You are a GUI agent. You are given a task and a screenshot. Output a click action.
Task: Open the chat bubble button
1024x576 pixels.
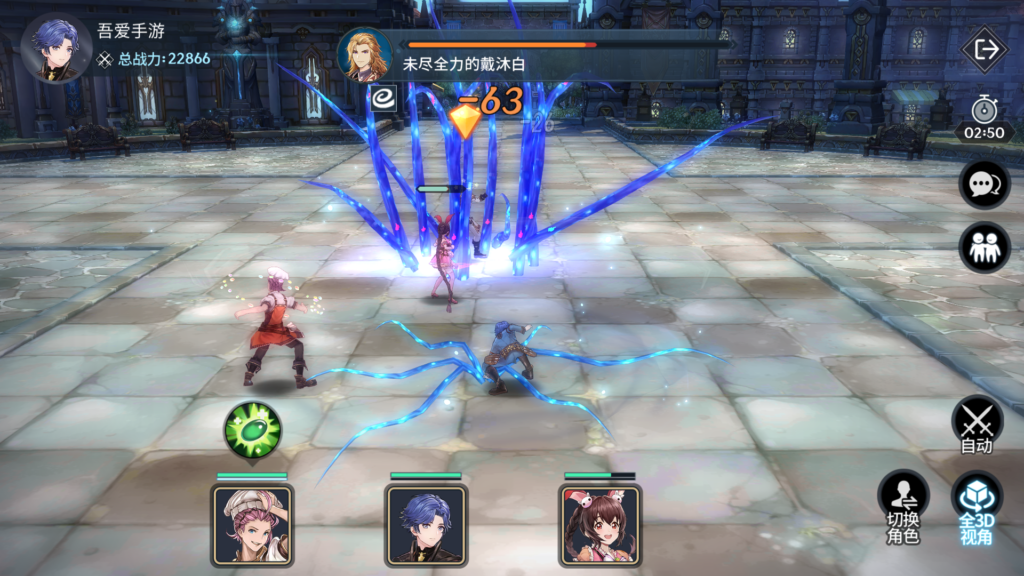[x=984, y=185]
